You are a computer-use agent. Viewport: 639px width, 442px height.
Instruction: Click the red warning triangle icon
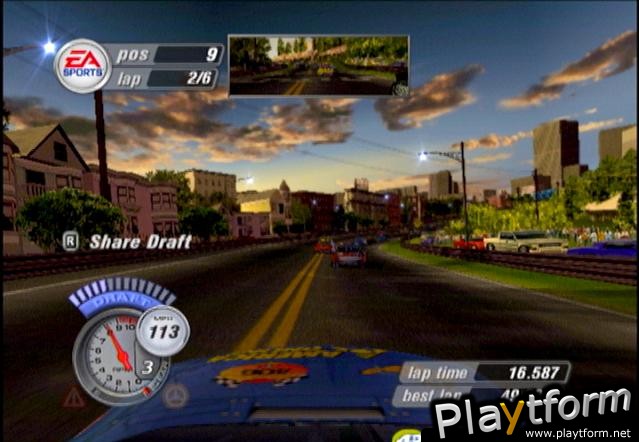74,397
